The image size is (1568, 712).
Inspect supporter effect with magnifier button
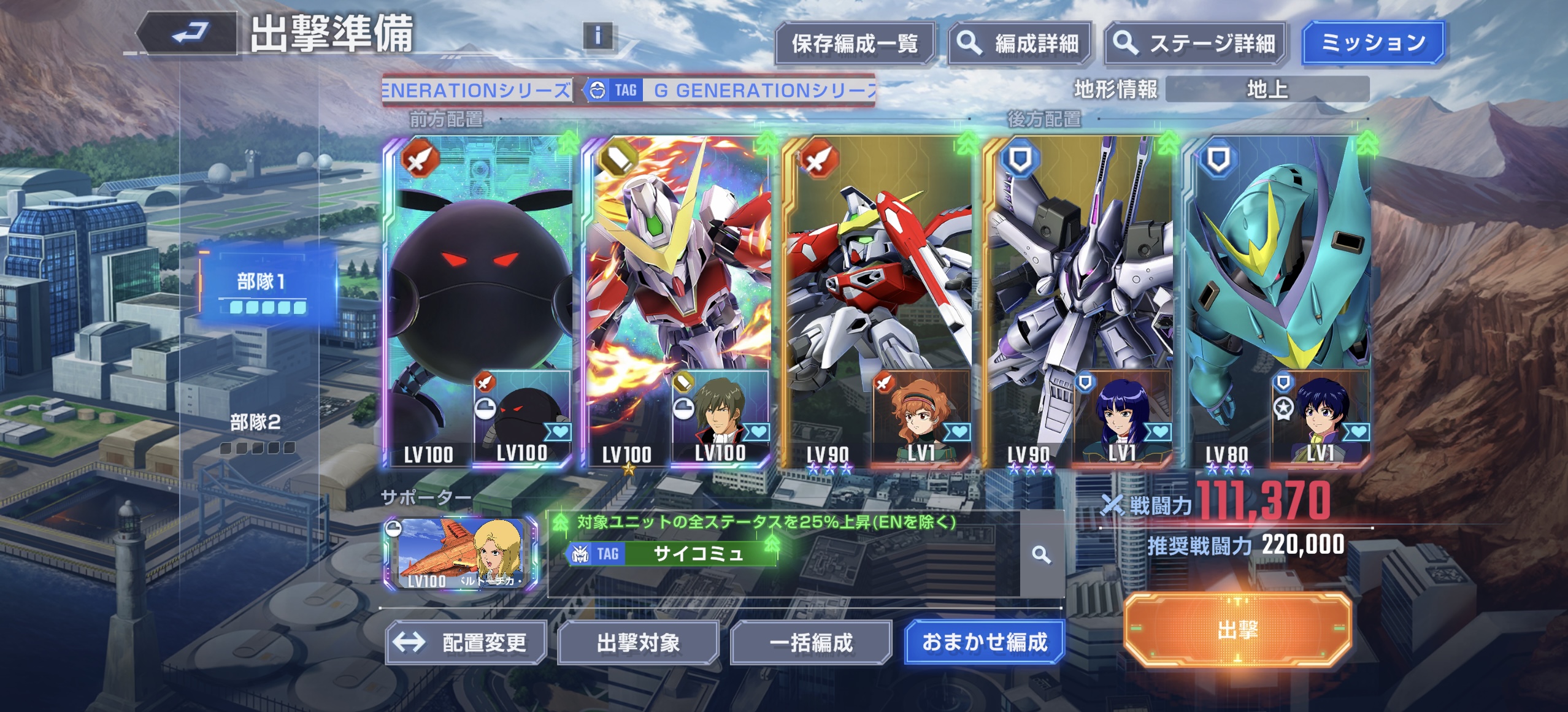pos(1041,555)
